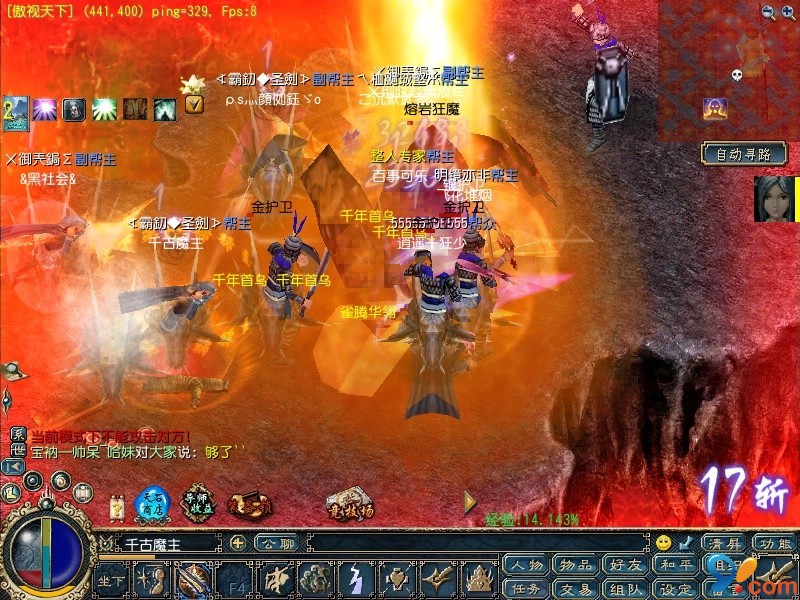Select the purple burst buff icon
The height and width of the screenshot is (600, 800).
pos(44,109)
